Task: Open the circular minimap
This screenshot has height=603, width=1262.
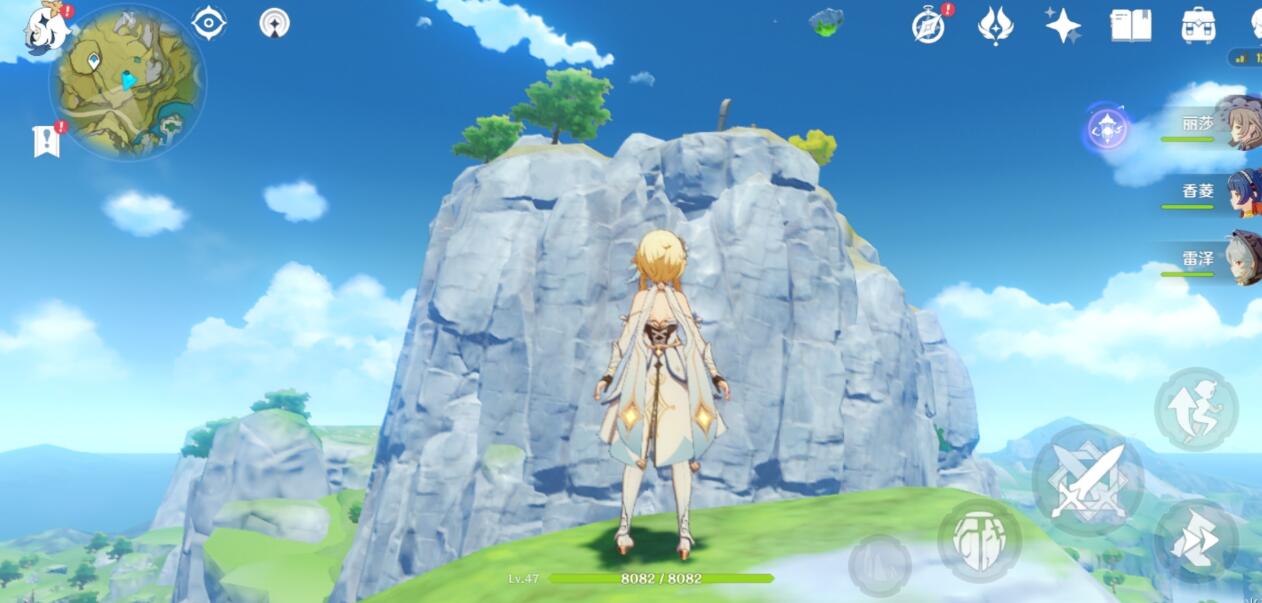Action: click(x=127, y=81)
